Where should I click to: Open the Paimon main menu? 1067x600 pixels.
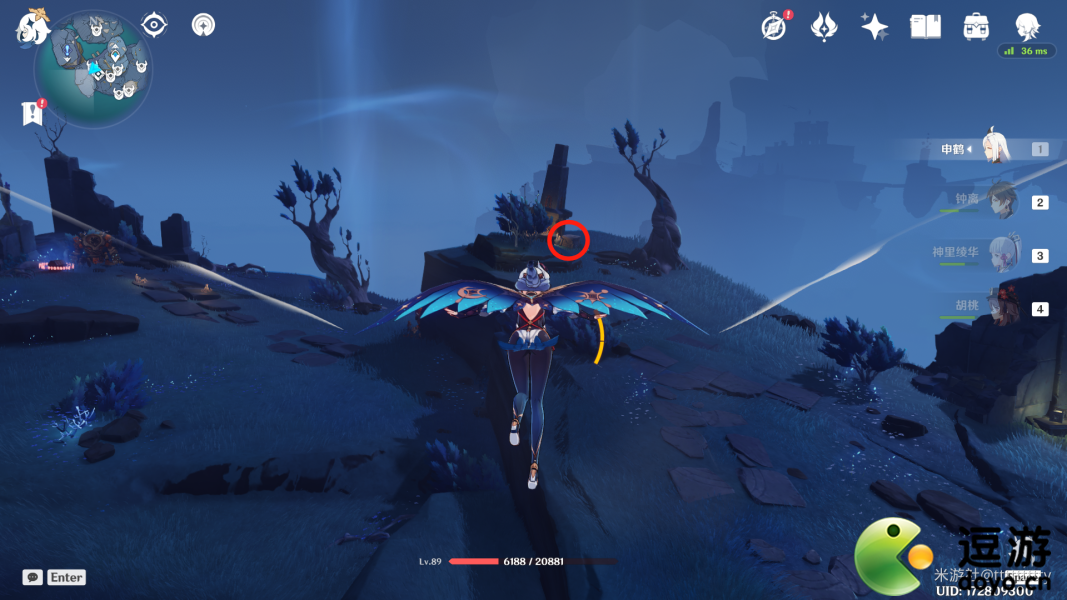pos(31,27)
